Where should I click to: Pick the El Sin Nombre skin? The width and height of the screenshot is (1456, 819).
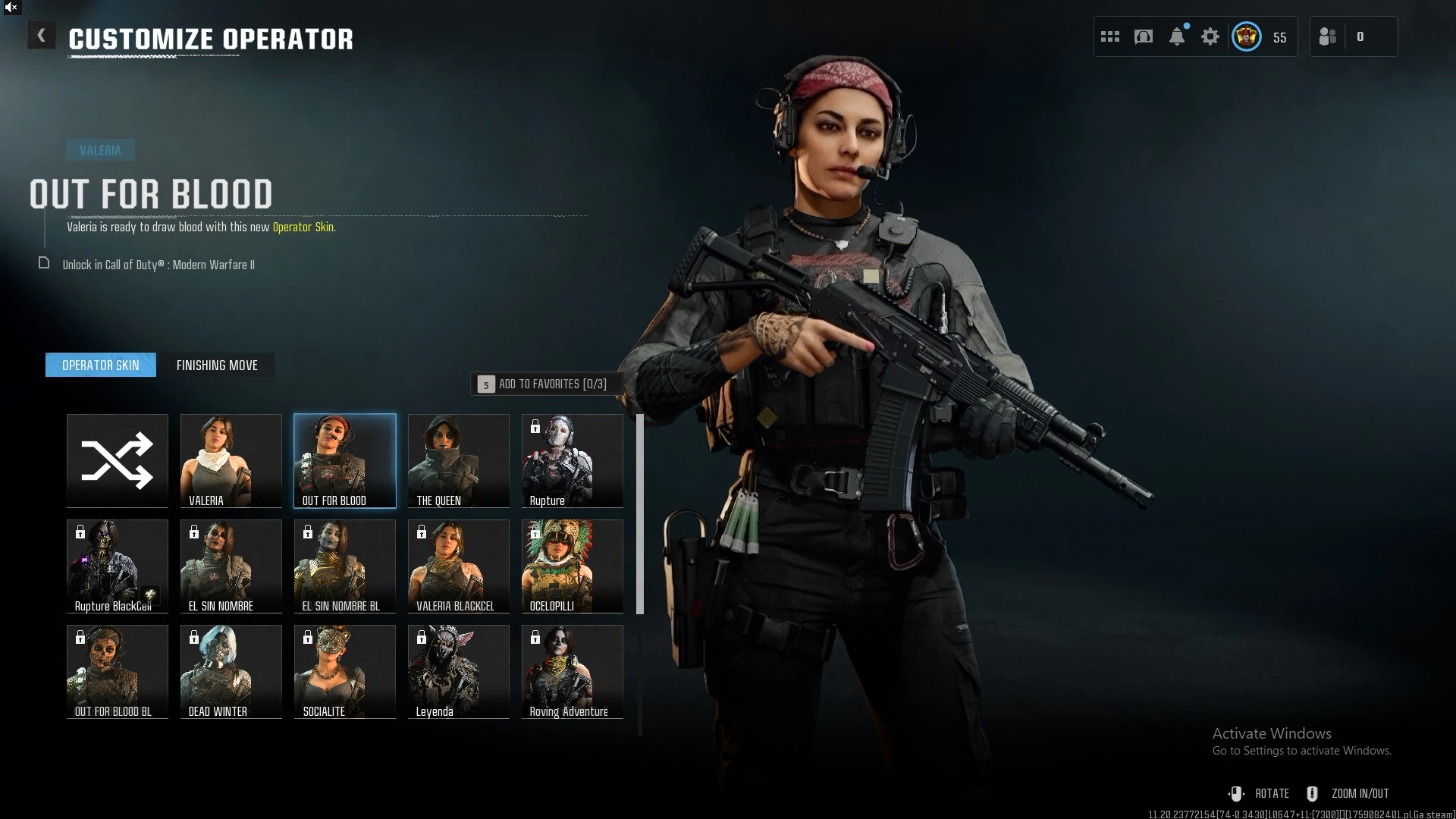(231, 566)
